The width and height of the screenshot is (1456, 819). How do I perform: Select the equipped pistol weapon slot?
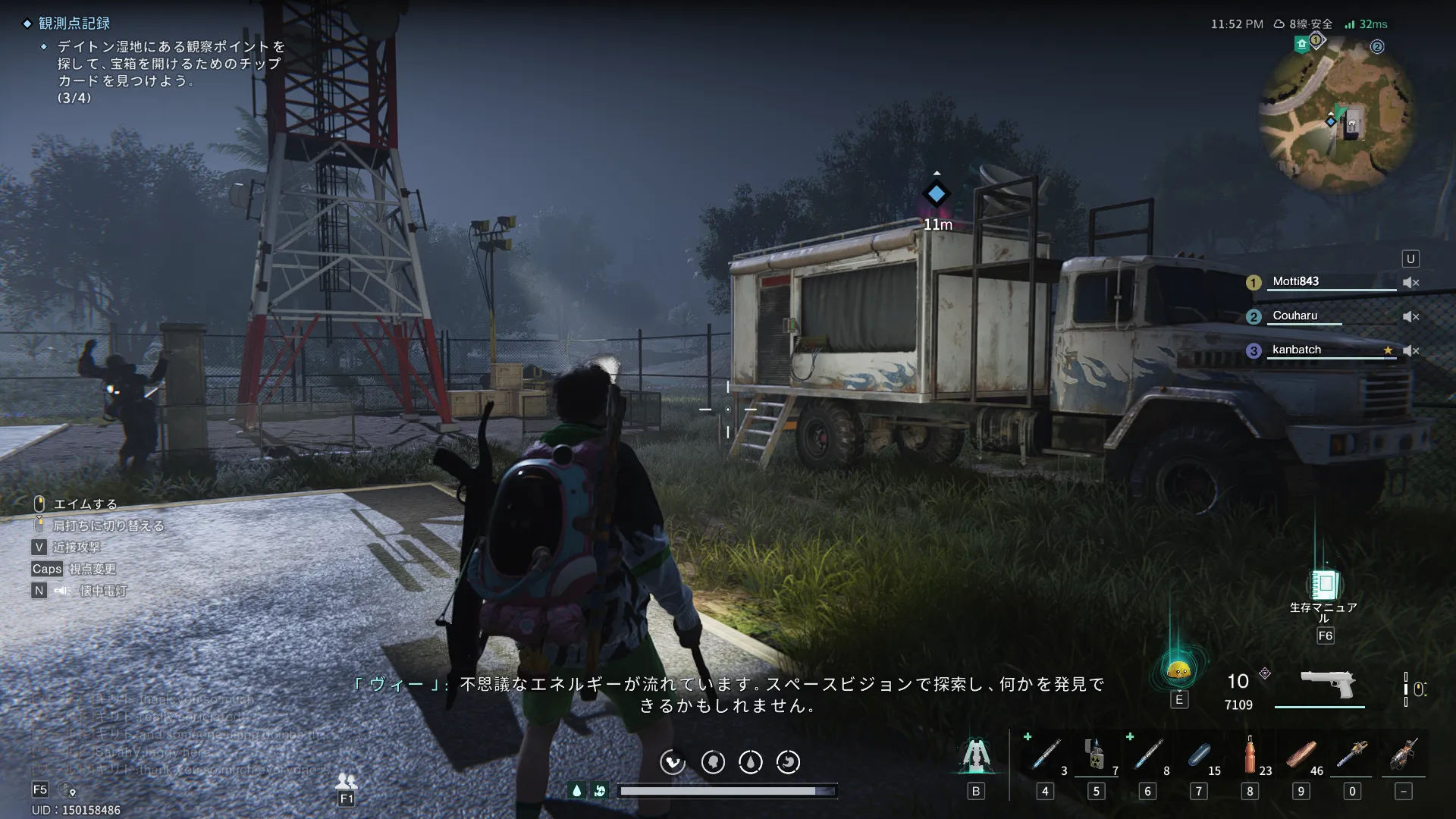click(x=1327, y=684)
